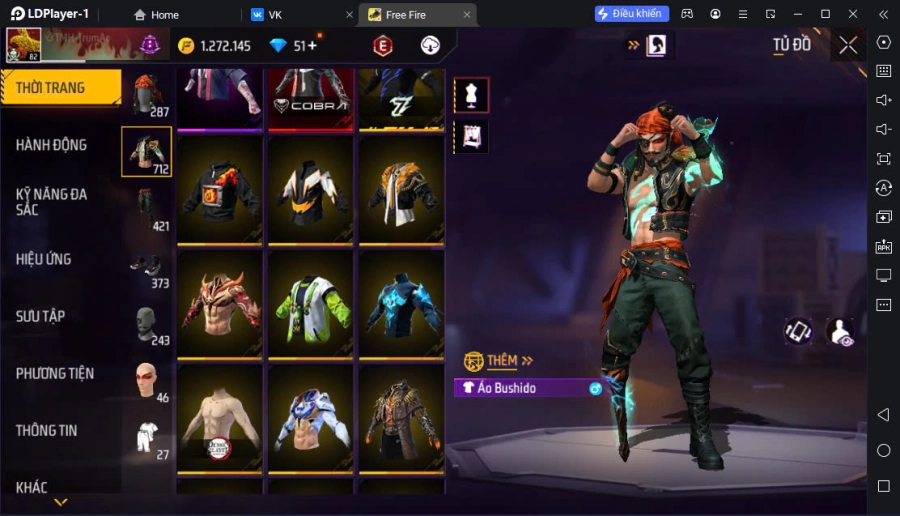Open the Áo Bushido item label
Viewport: 900px width, 516px height.
tap(522, 388)
